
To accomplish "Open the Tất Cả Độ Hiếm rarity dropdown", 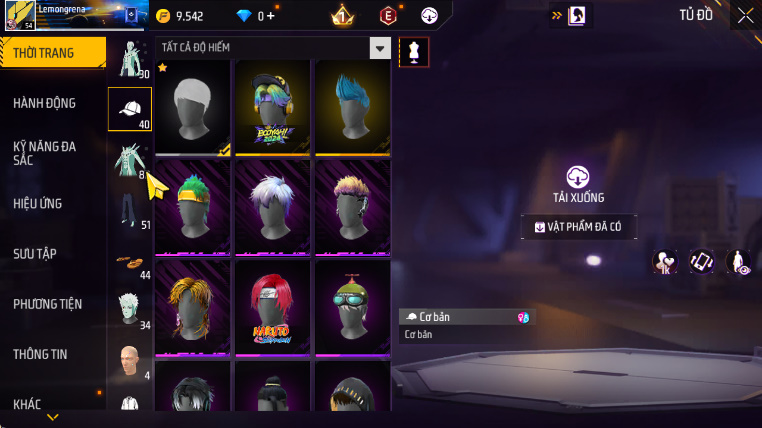I will pos(379,48).
